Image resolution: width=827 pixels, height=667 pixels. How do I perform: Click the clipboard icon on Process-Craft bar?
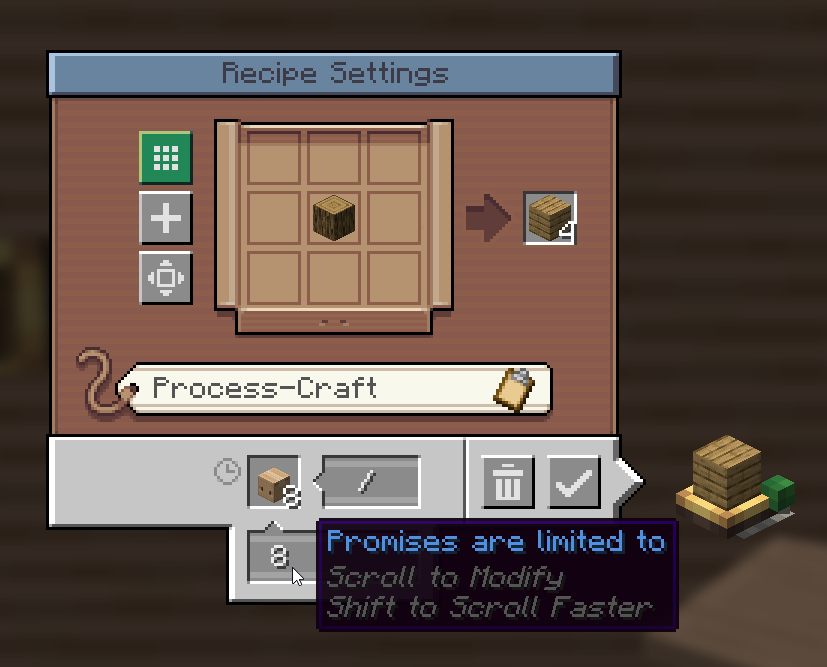tap(518, 388)
